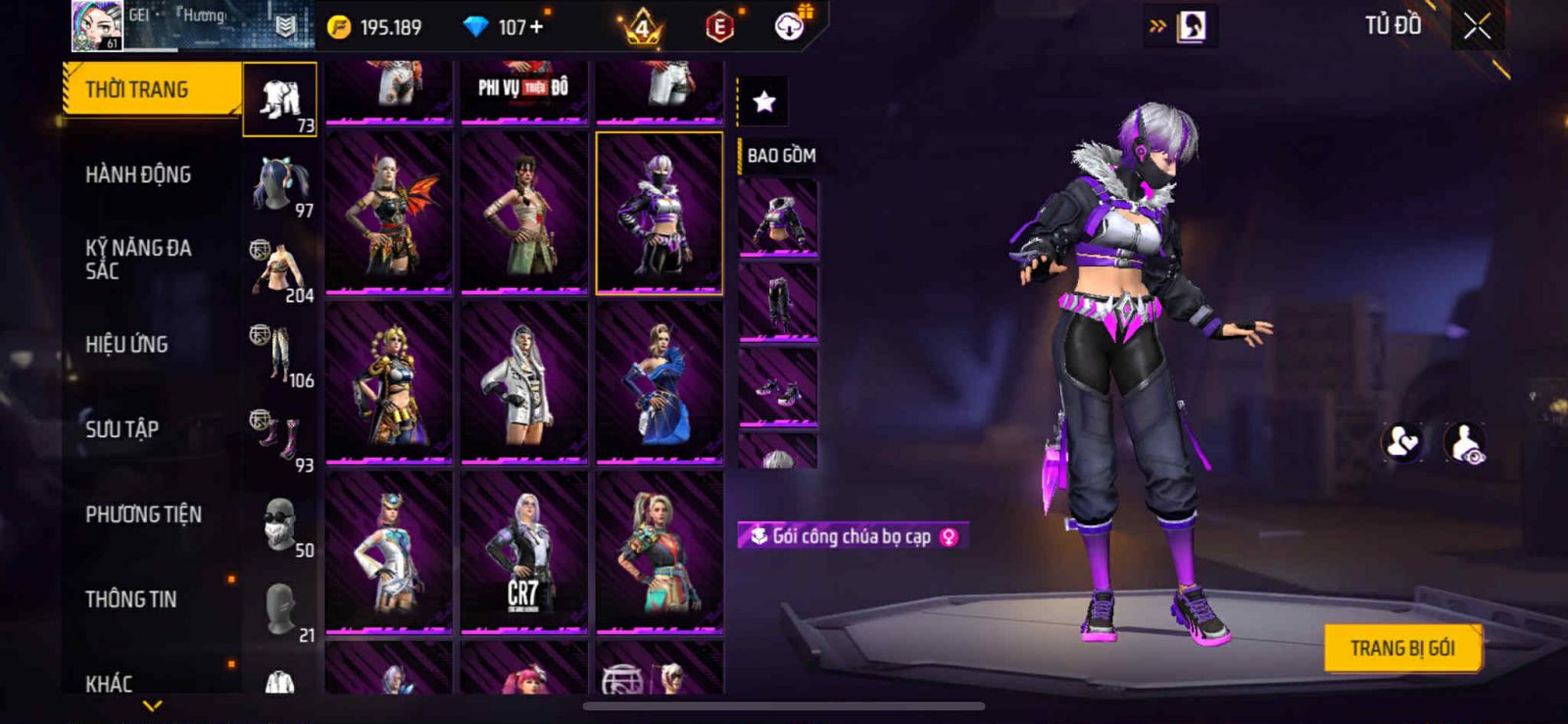Add diamonds with the plus button
This screenshot has width=1568, height=724.
(x=536, y=27)
